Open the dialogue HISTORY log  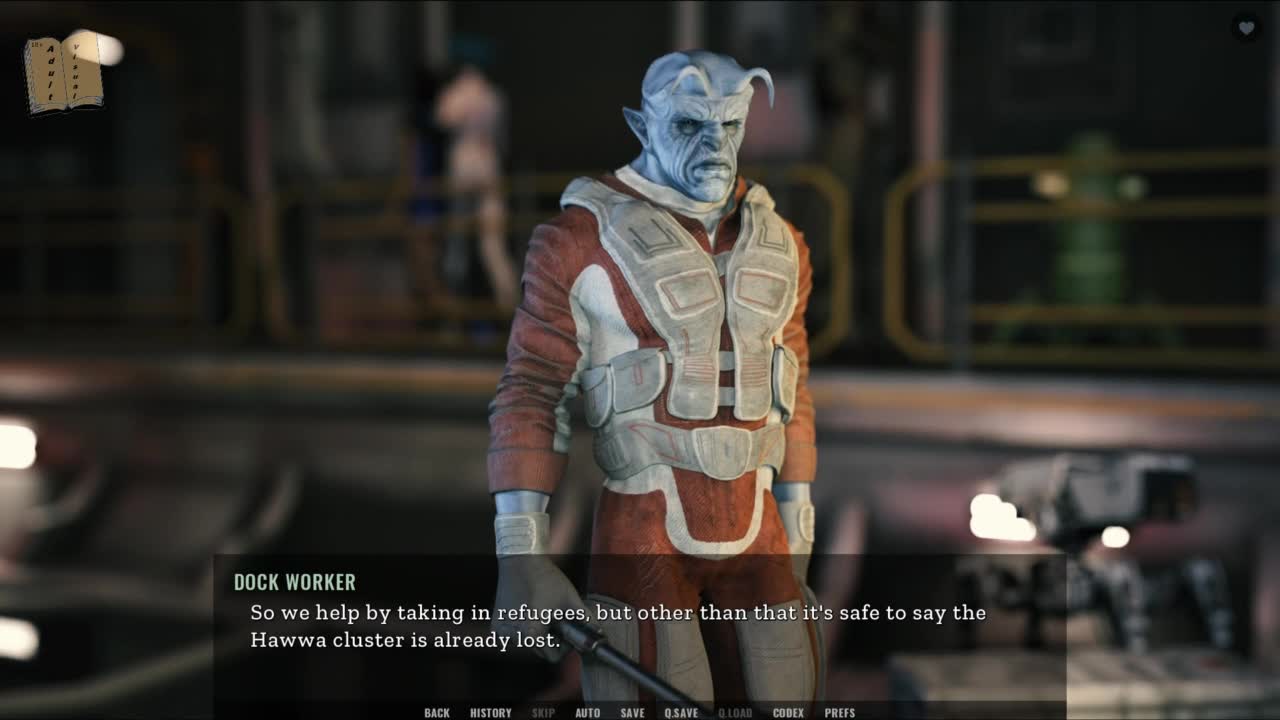(490, 712)
